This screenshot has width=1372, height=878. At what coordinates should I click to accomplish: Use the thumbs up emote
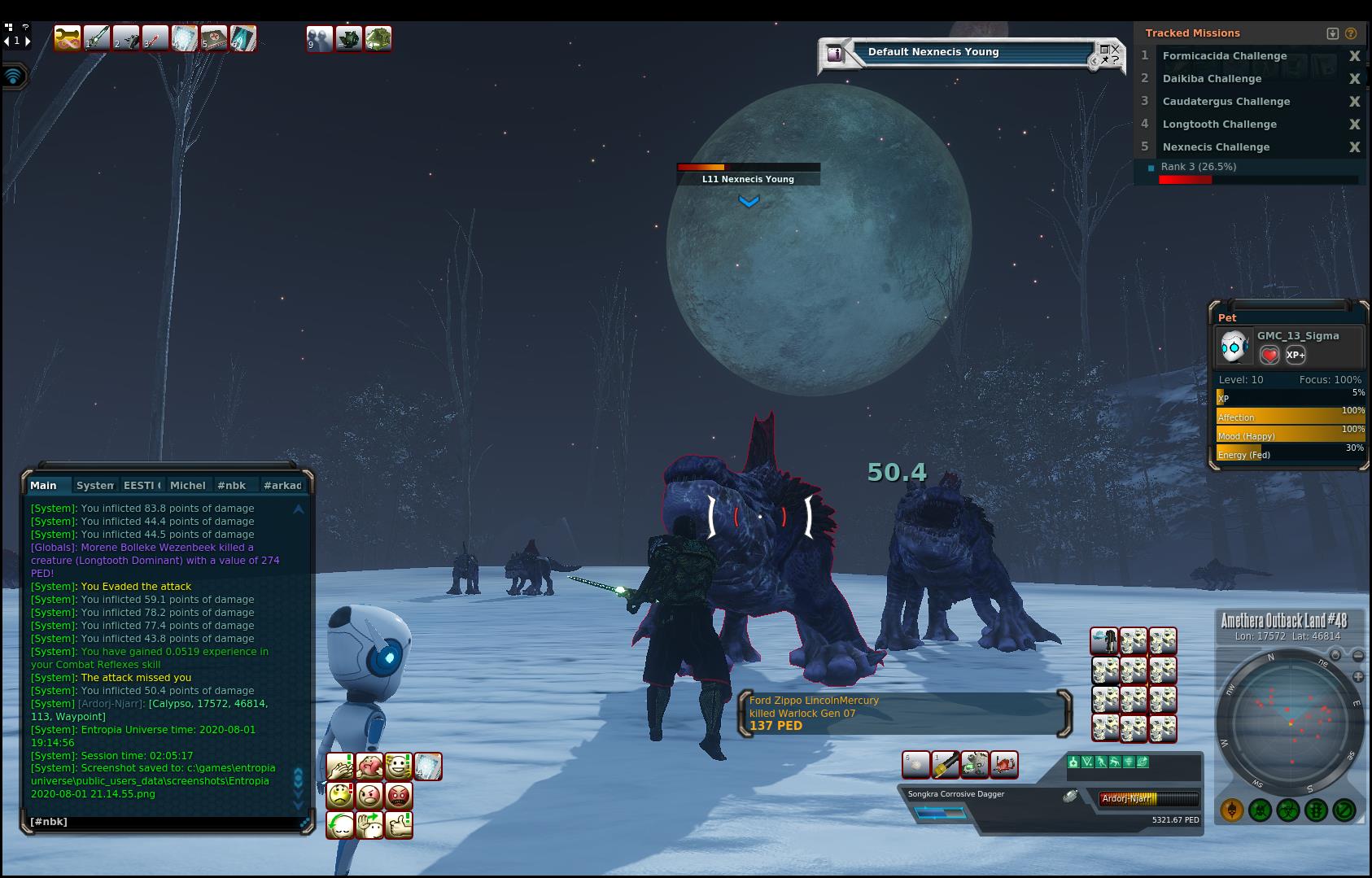point(399,825)
